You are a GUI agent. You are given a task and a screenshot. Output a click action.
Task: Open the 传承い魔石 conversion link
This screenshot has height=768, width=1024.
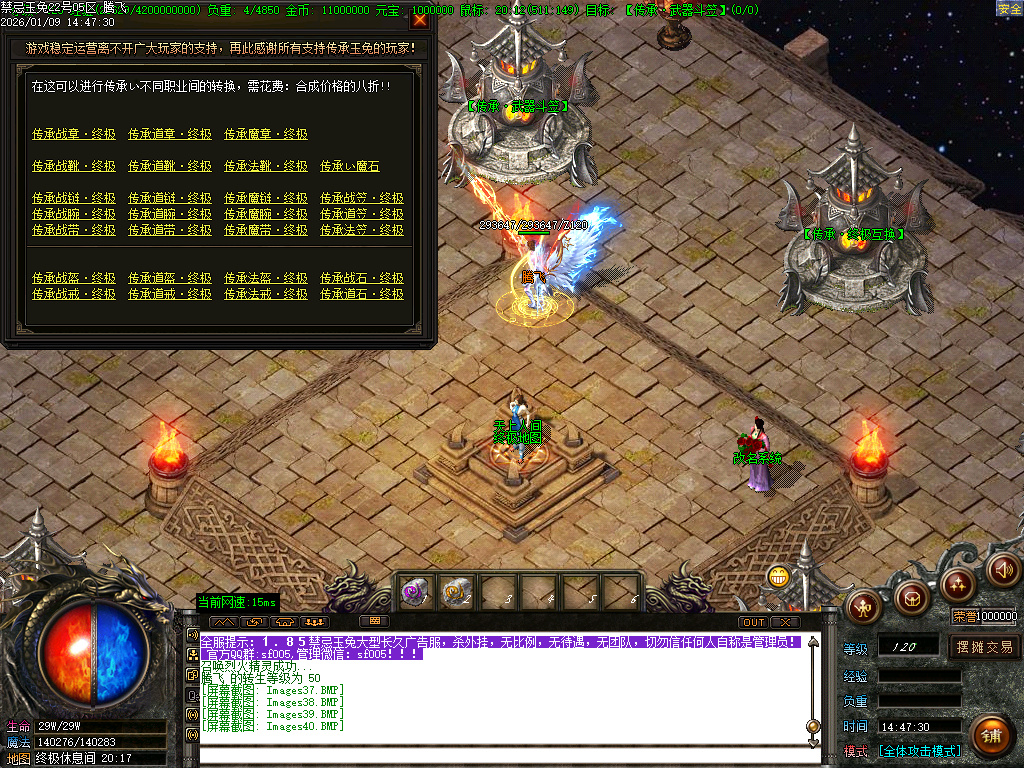(x=349, y=166)
